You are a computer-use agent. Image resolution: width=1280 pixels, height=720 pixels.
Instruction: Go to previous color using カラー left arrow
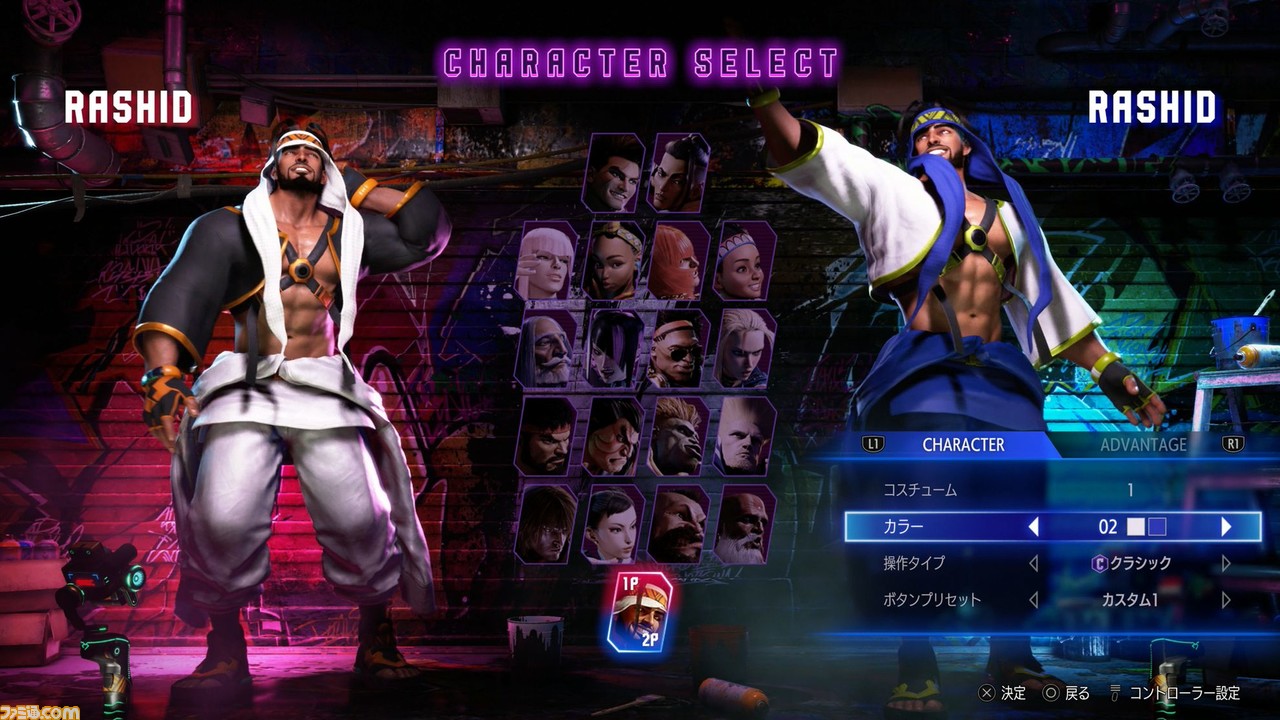1034,527
